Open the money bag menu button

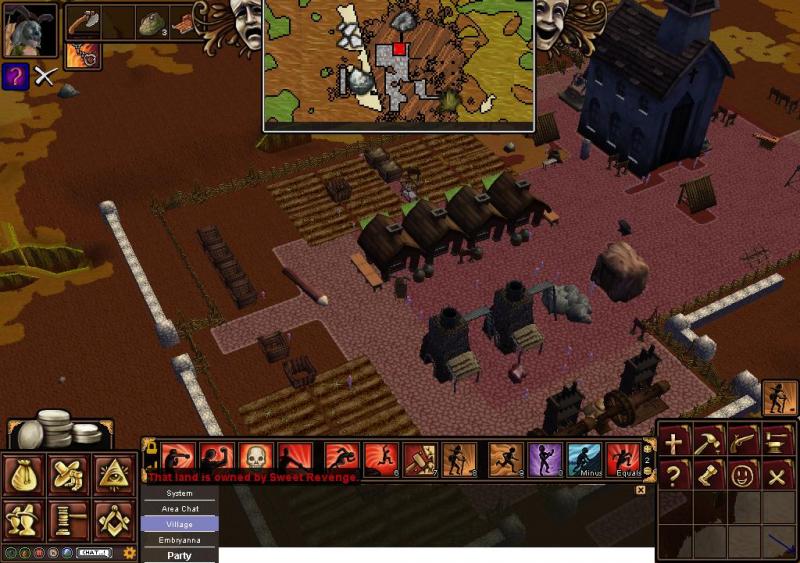point(24,476)
